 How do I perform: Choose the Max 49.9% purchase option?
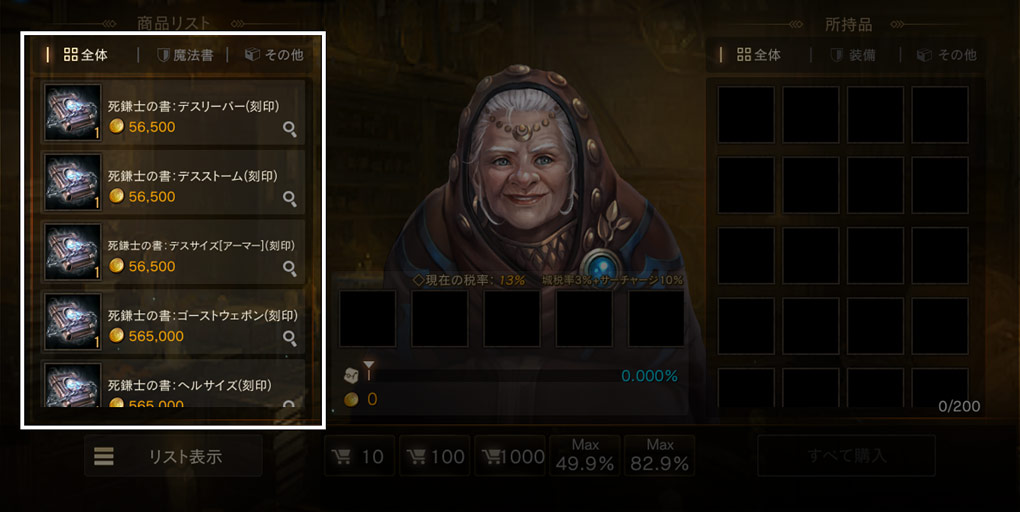pos(585,456)
